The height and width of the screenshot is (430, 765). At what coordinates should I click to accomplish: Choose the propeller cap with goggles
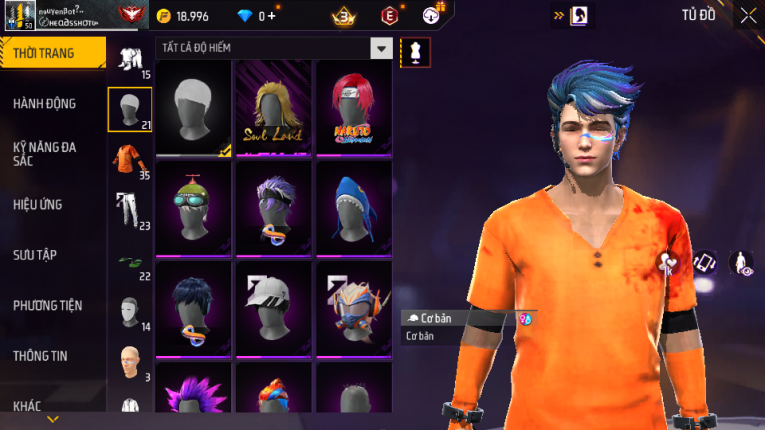(193, 209)
